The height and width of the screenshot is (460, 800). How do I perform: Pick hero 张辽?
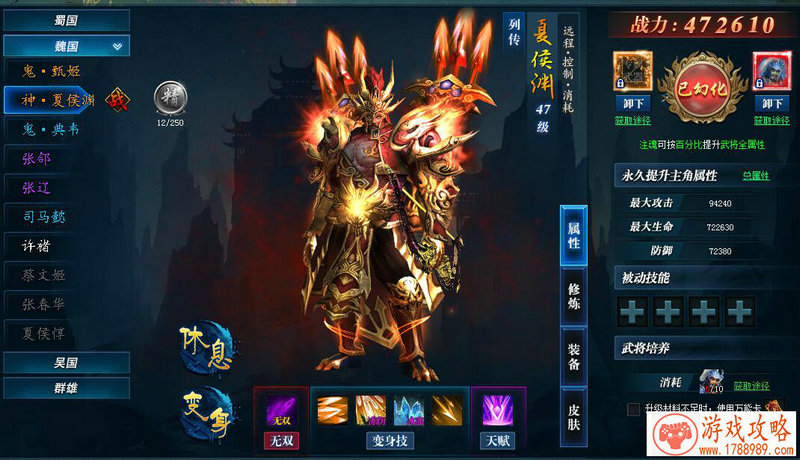[38, 187]
